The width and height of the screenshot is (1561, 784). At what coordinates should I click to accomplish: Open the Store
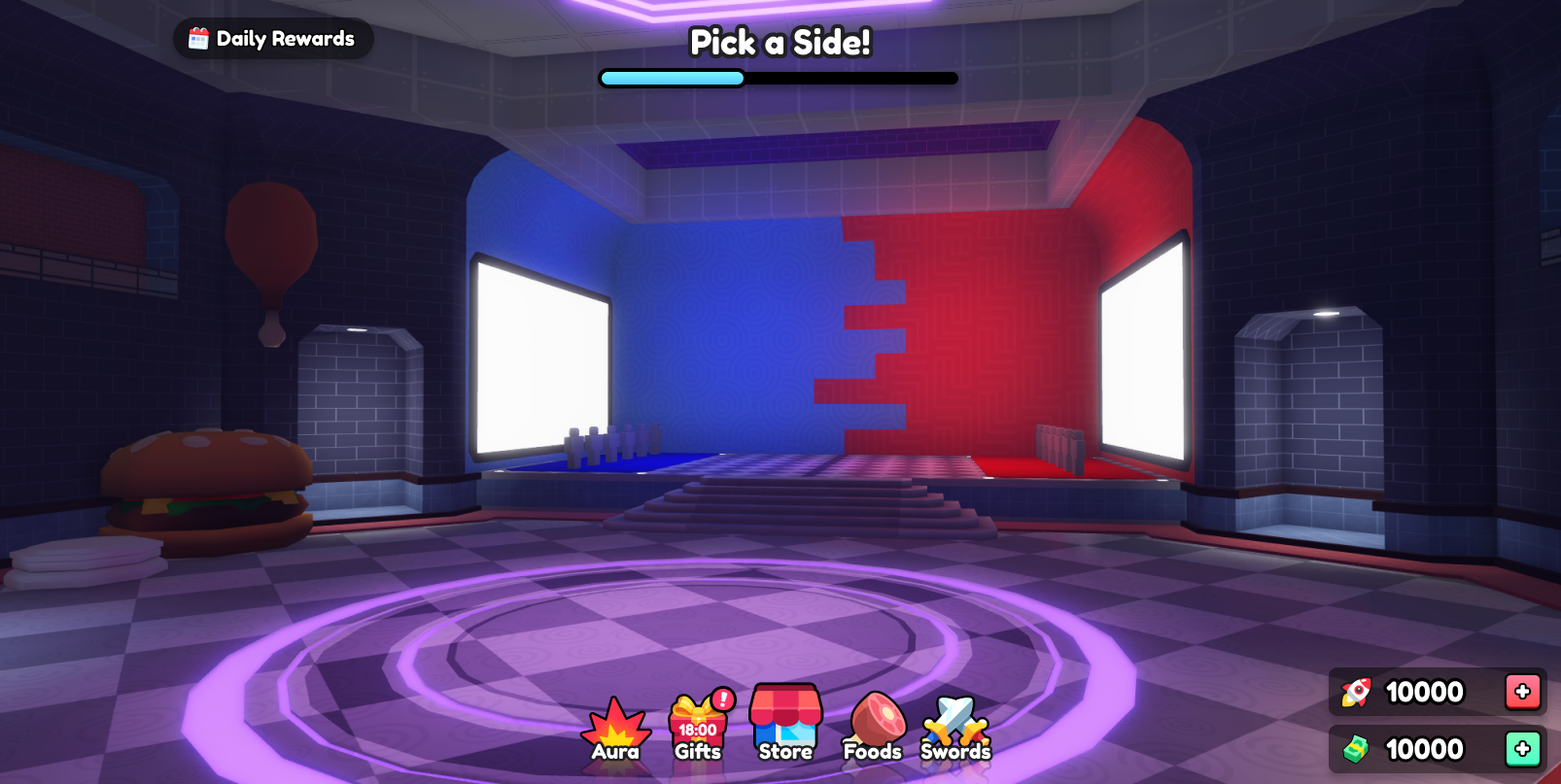point(785,724)
